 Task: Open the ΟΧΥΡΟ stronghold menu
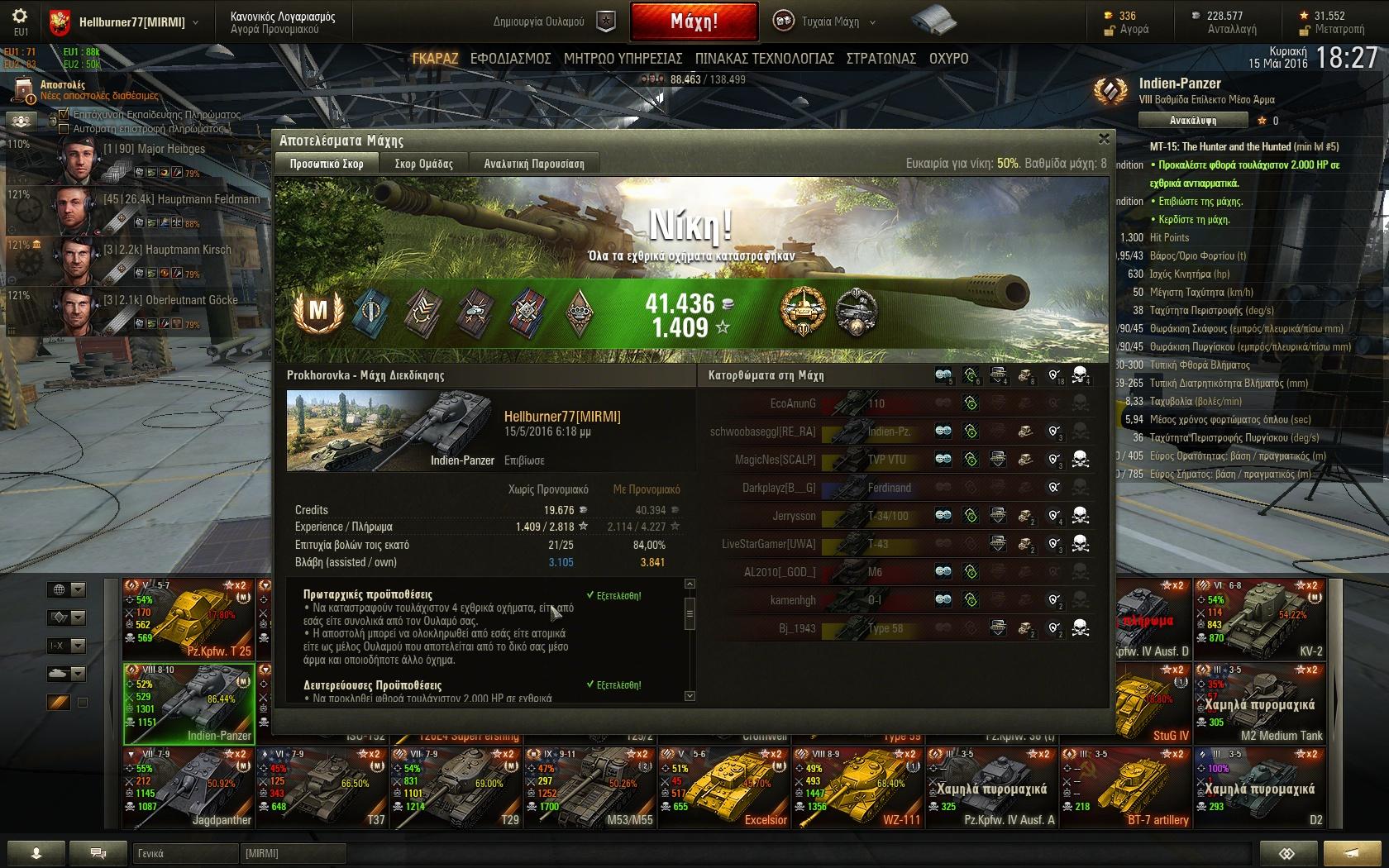(948, 59)
